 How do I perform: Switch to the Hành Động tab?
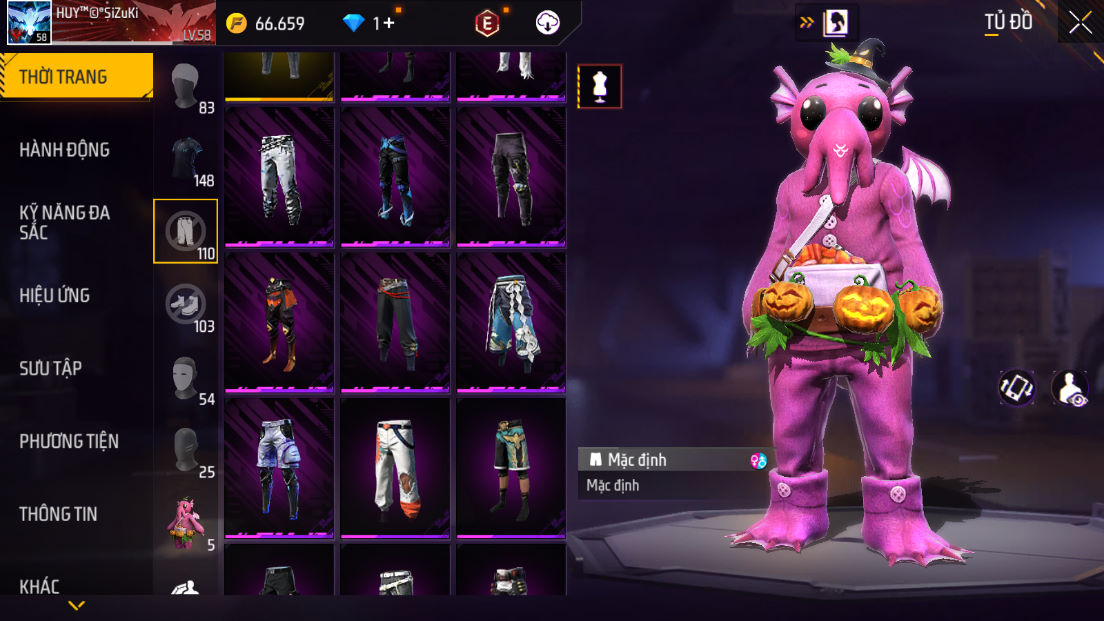pos(65,150)
